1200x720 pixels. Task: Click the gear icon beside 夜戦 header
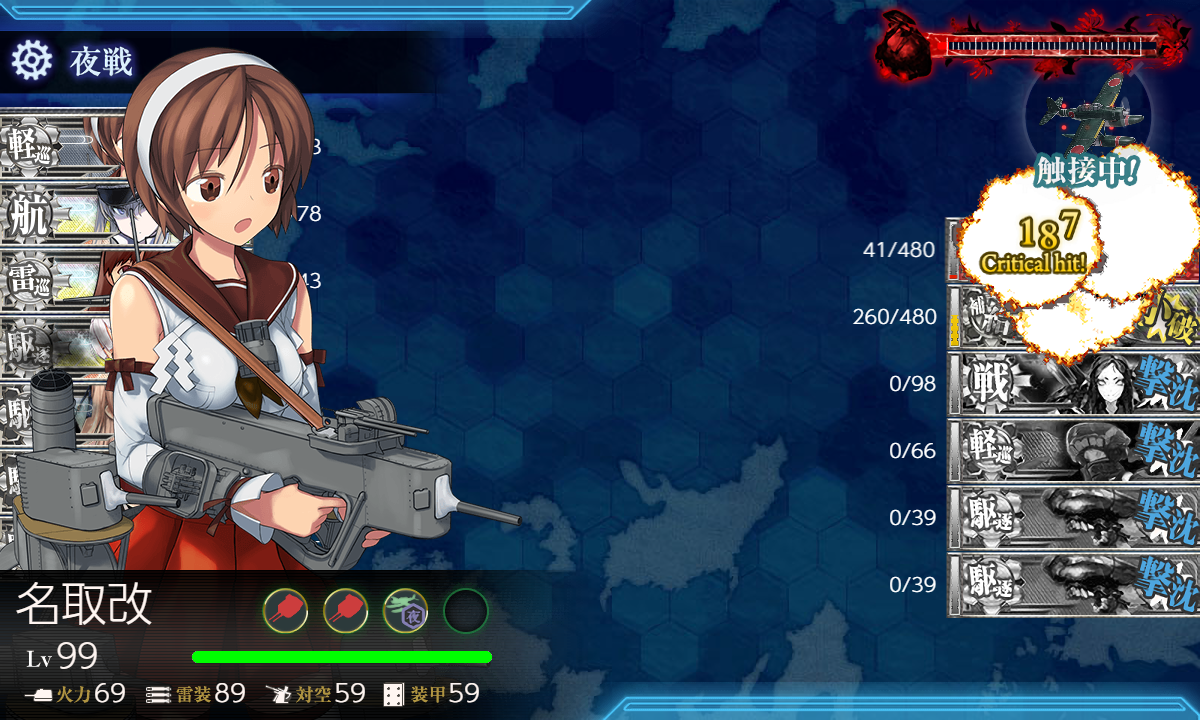(31, 61)
